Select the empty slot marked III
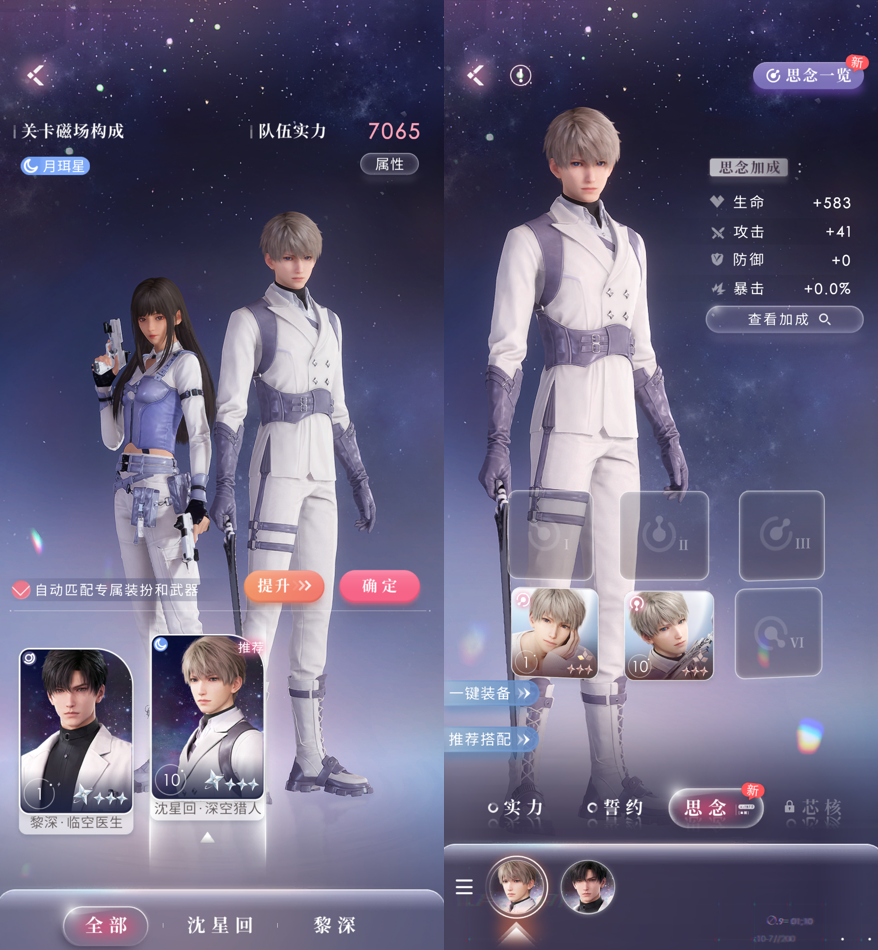The height and width of the screenshot is (950, 878). click(x=781, y=535)
